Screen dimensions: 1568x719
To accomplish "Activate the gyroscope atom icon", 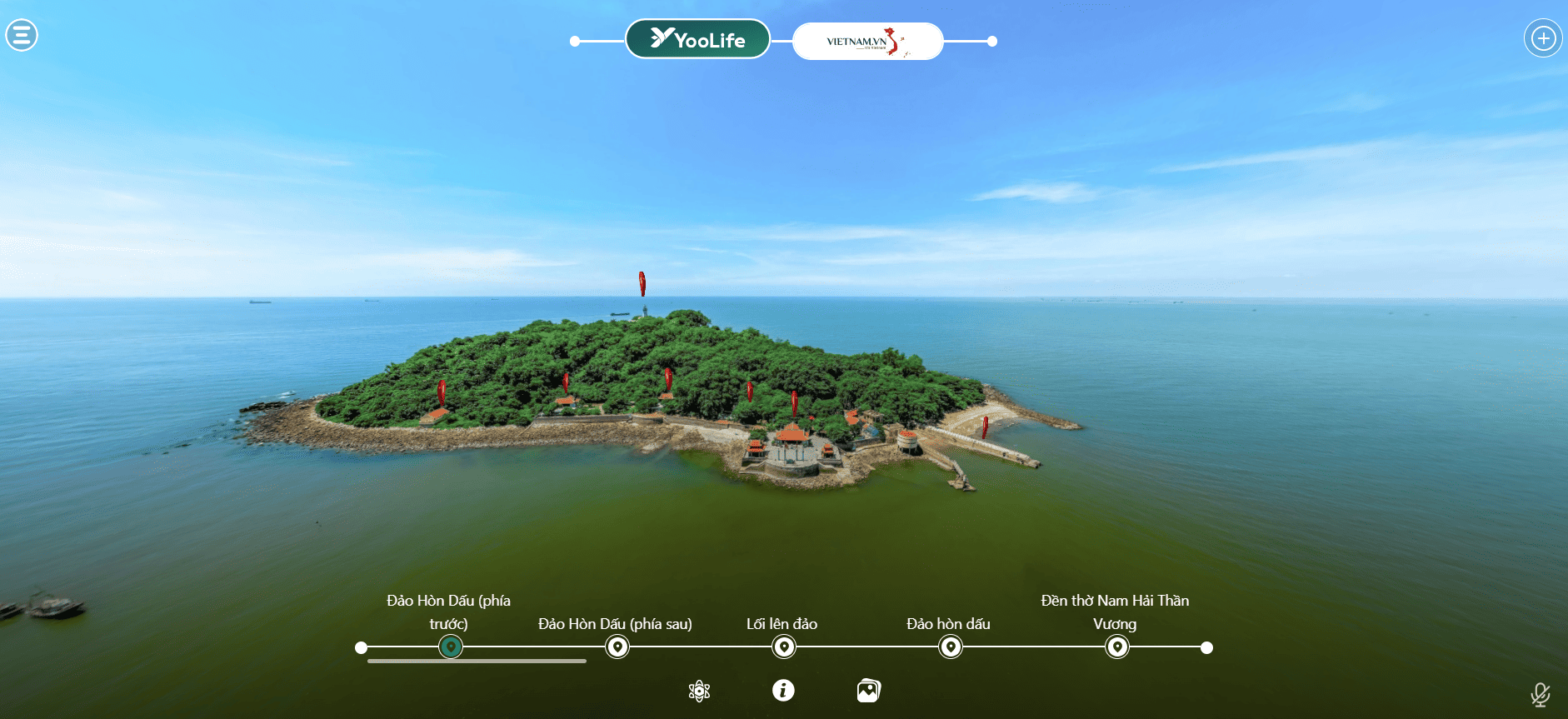I will click(x=700, y=691).
